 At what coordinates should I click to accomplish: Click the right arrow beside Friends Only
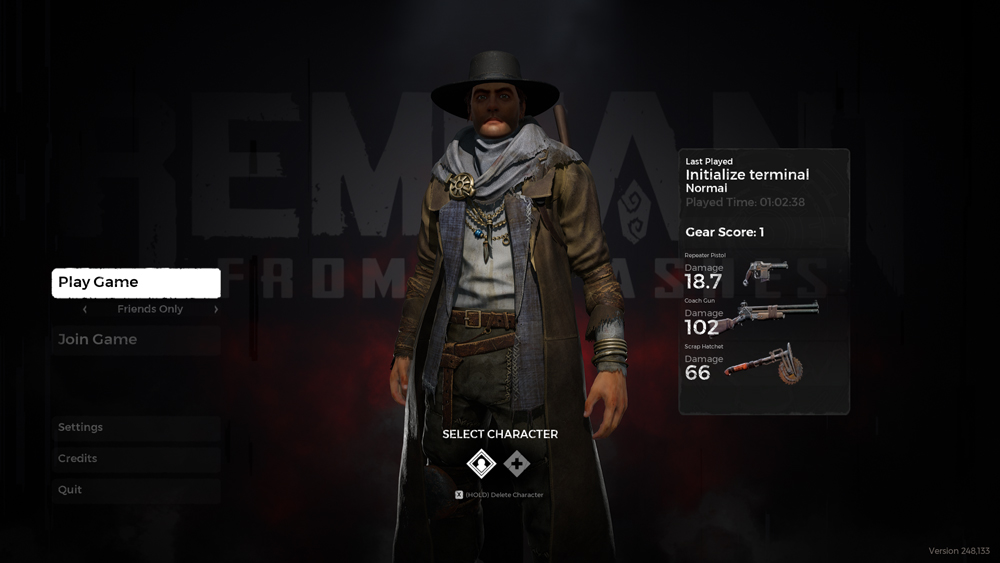pyautogui.click(x=216, y=310)
